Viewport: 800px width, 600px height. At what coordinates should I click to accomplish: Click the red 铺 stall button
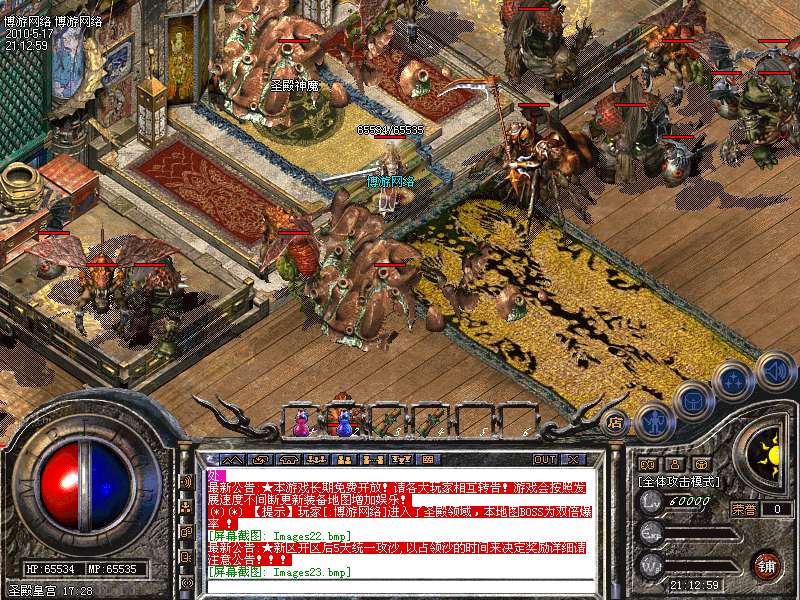click(765, 564)
